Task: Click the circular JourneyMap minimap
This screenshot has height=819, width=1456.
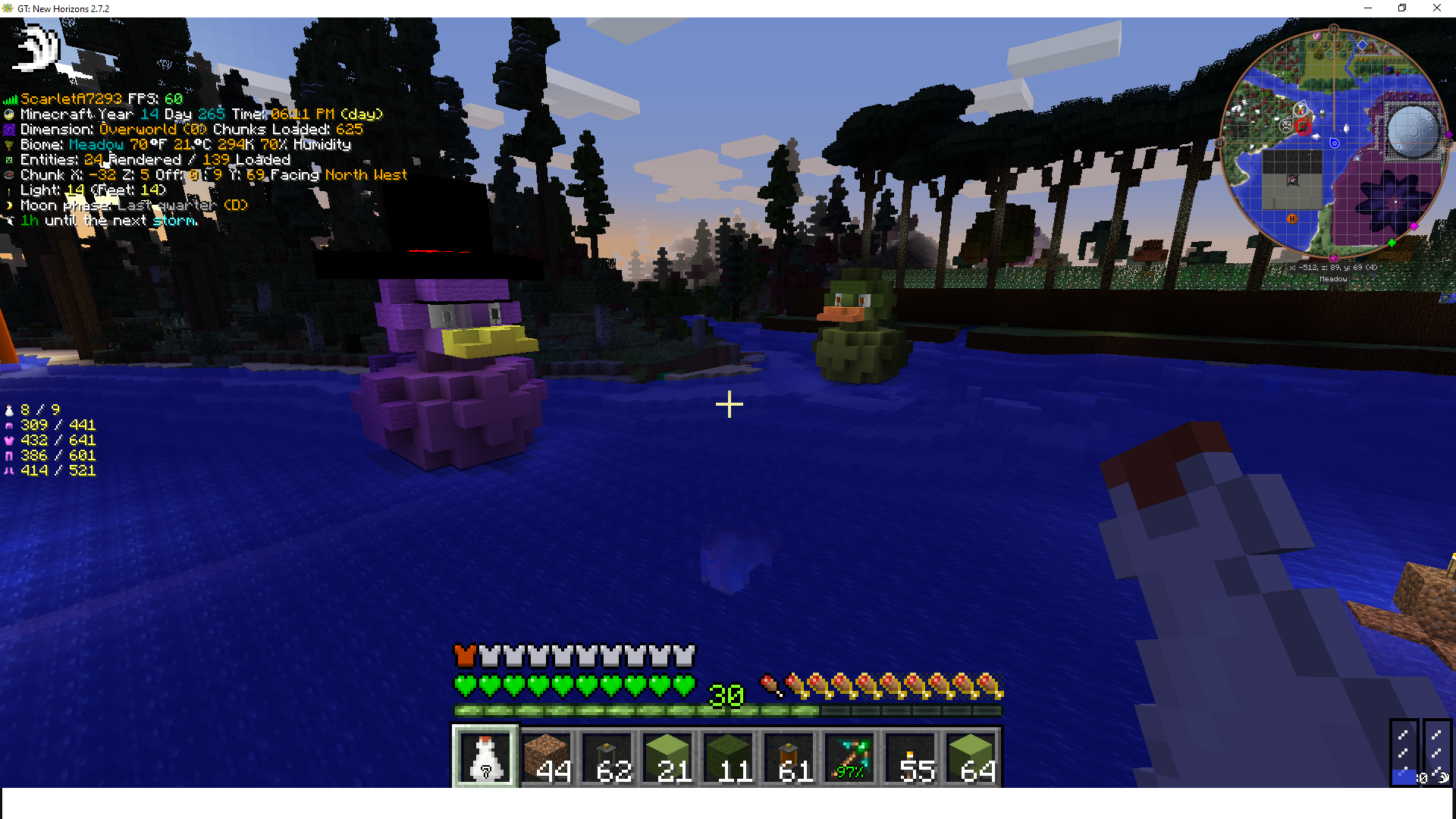Action: click(x=1333, y=143)
